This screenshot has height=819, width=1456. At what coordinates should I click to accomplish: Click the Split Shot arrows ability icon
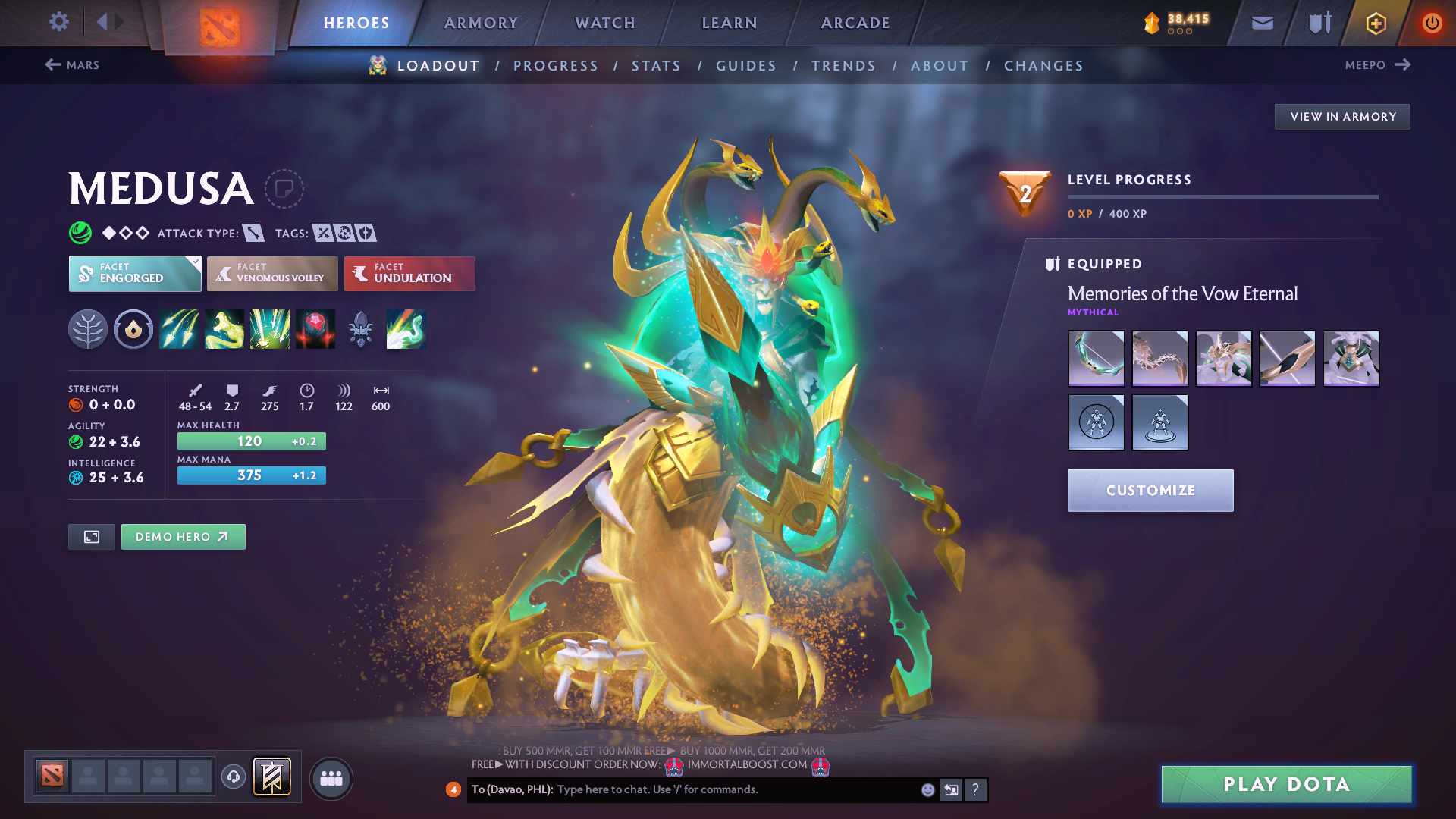179,329
